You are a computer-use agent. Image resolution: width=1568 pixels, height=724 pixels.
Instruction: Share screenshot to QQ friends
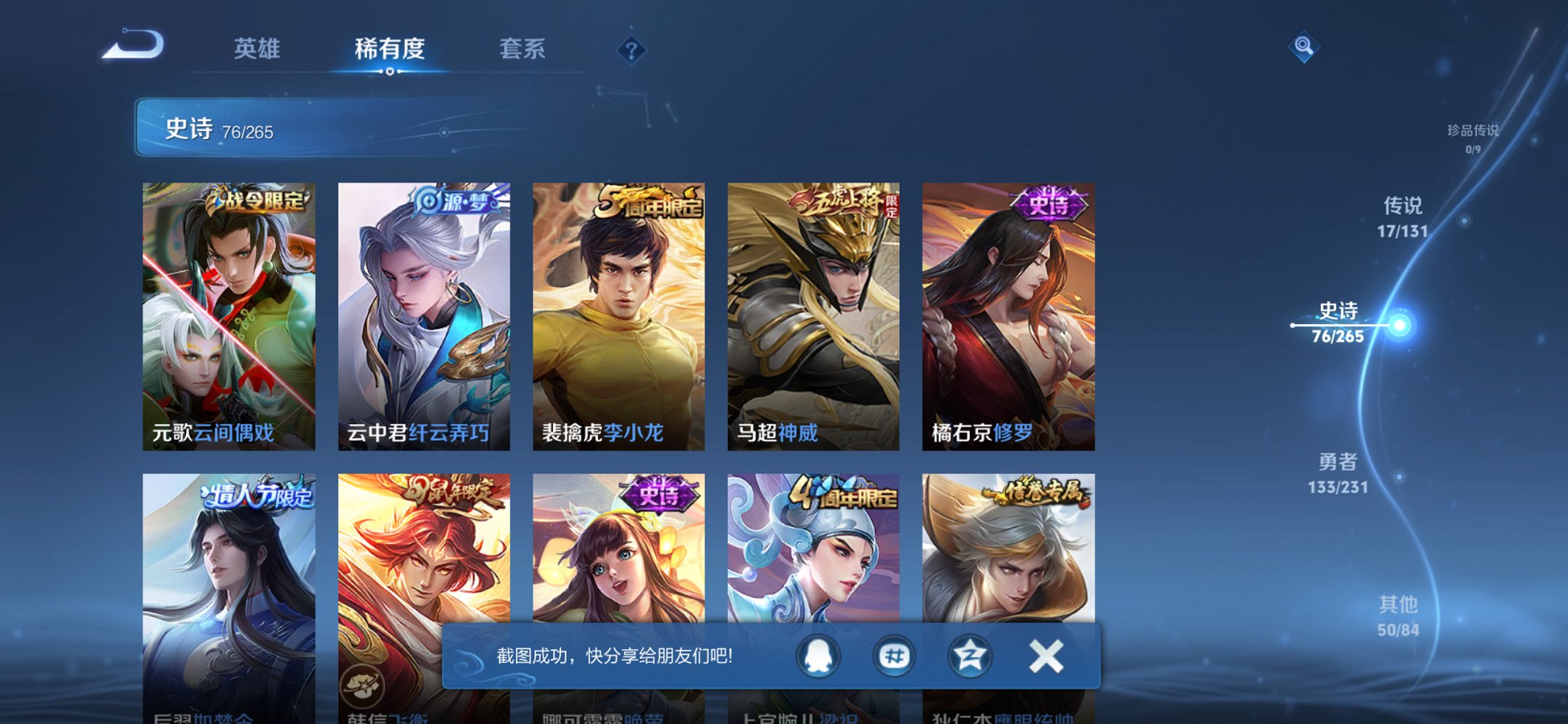point(818,655)
